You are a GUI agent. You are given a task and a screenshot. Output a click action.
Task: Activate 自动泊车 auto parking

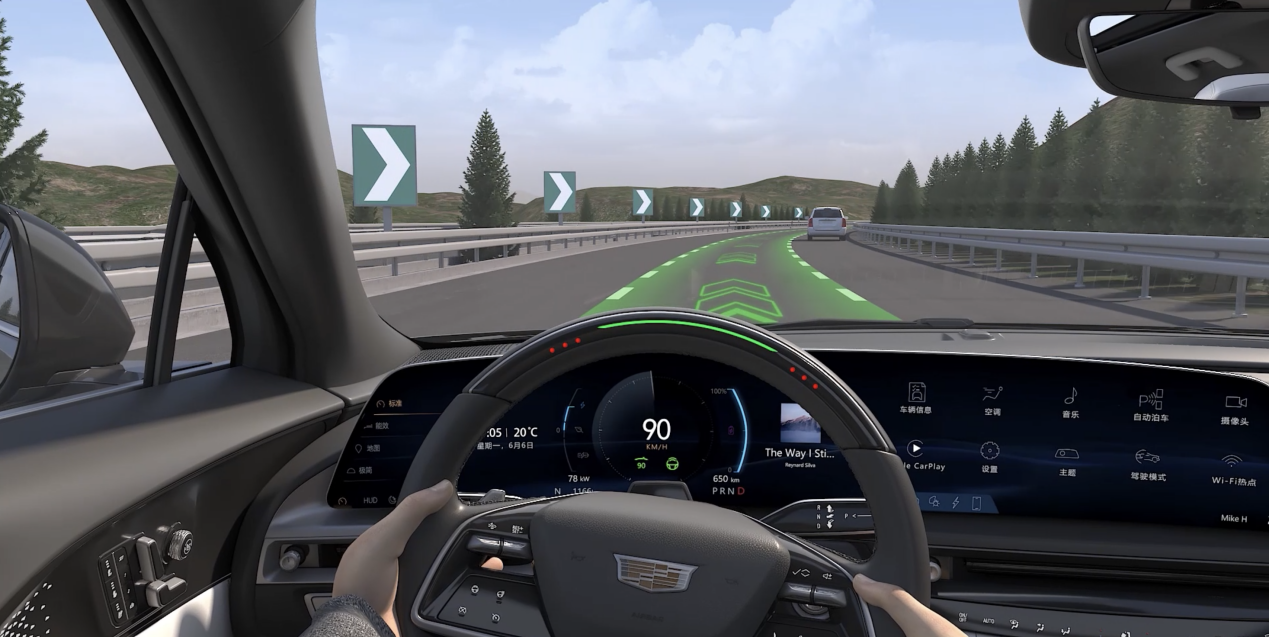point(1150,403)
